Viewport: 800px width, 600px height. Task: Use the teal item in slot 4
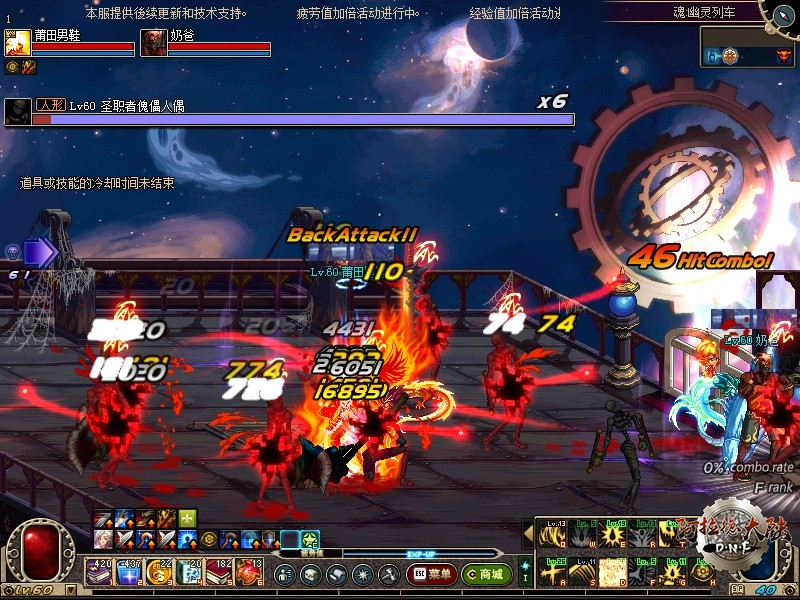point(188,572)
